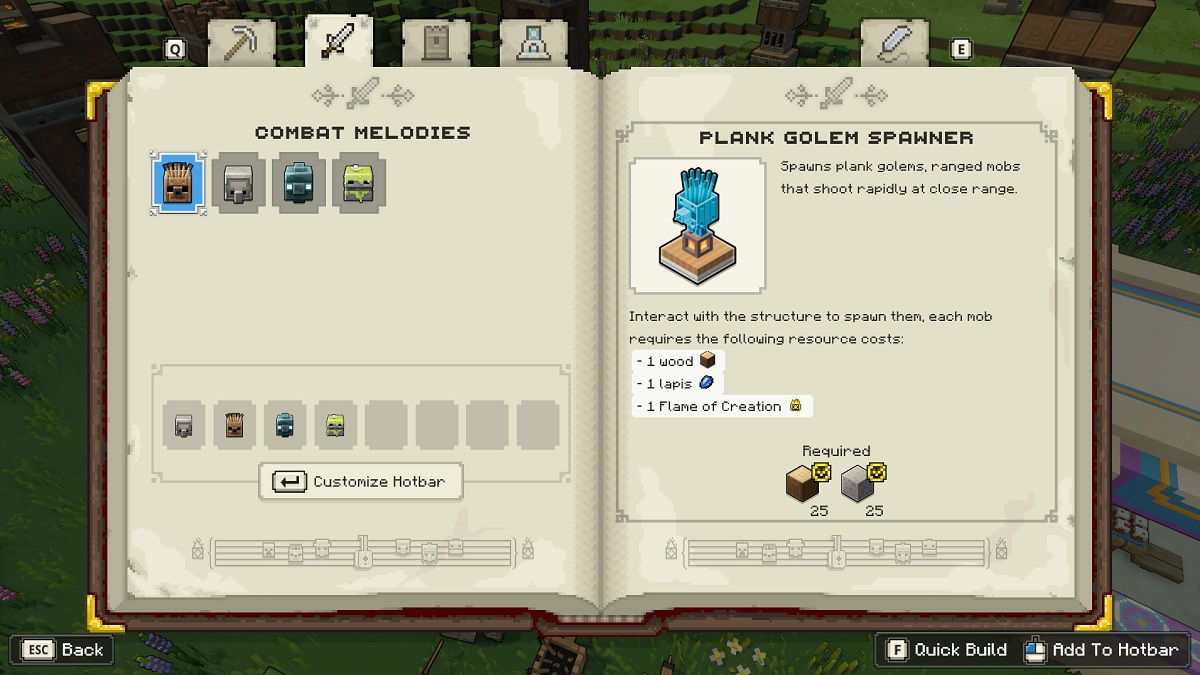Select the green mossy golem combat melody
Screen dimensions: 1200x675
click(359, 183)
